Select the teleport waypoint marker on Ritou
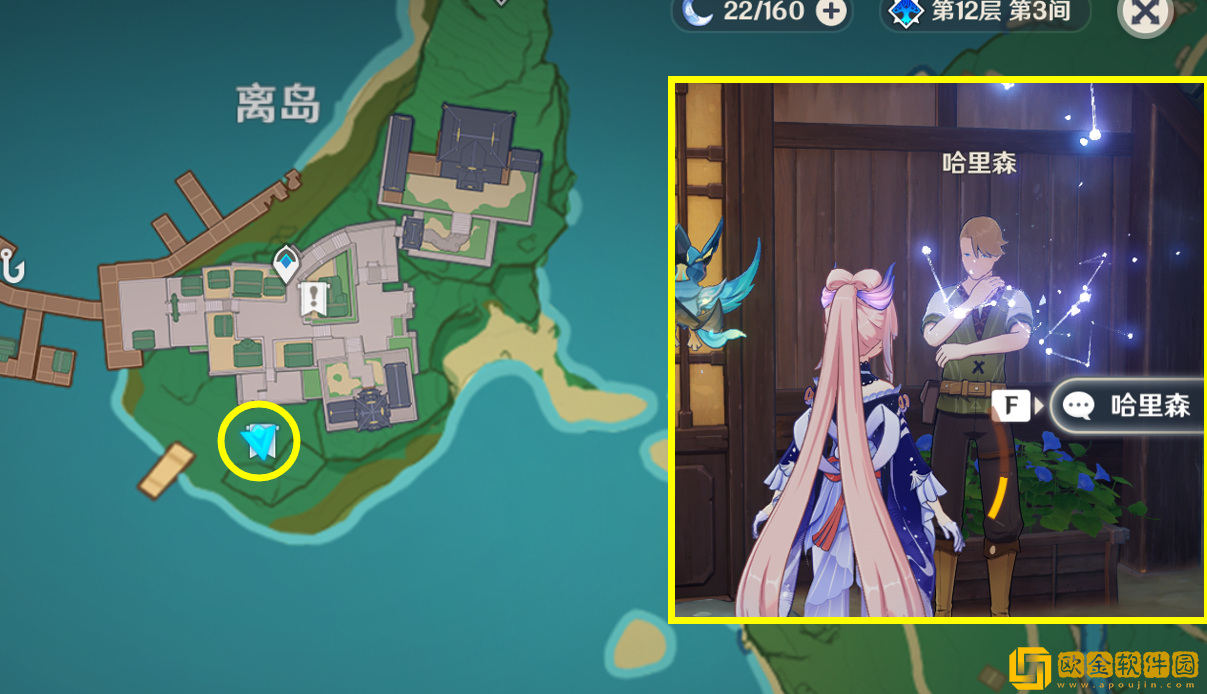This screenshot has width=1207, height=694. 287,263
